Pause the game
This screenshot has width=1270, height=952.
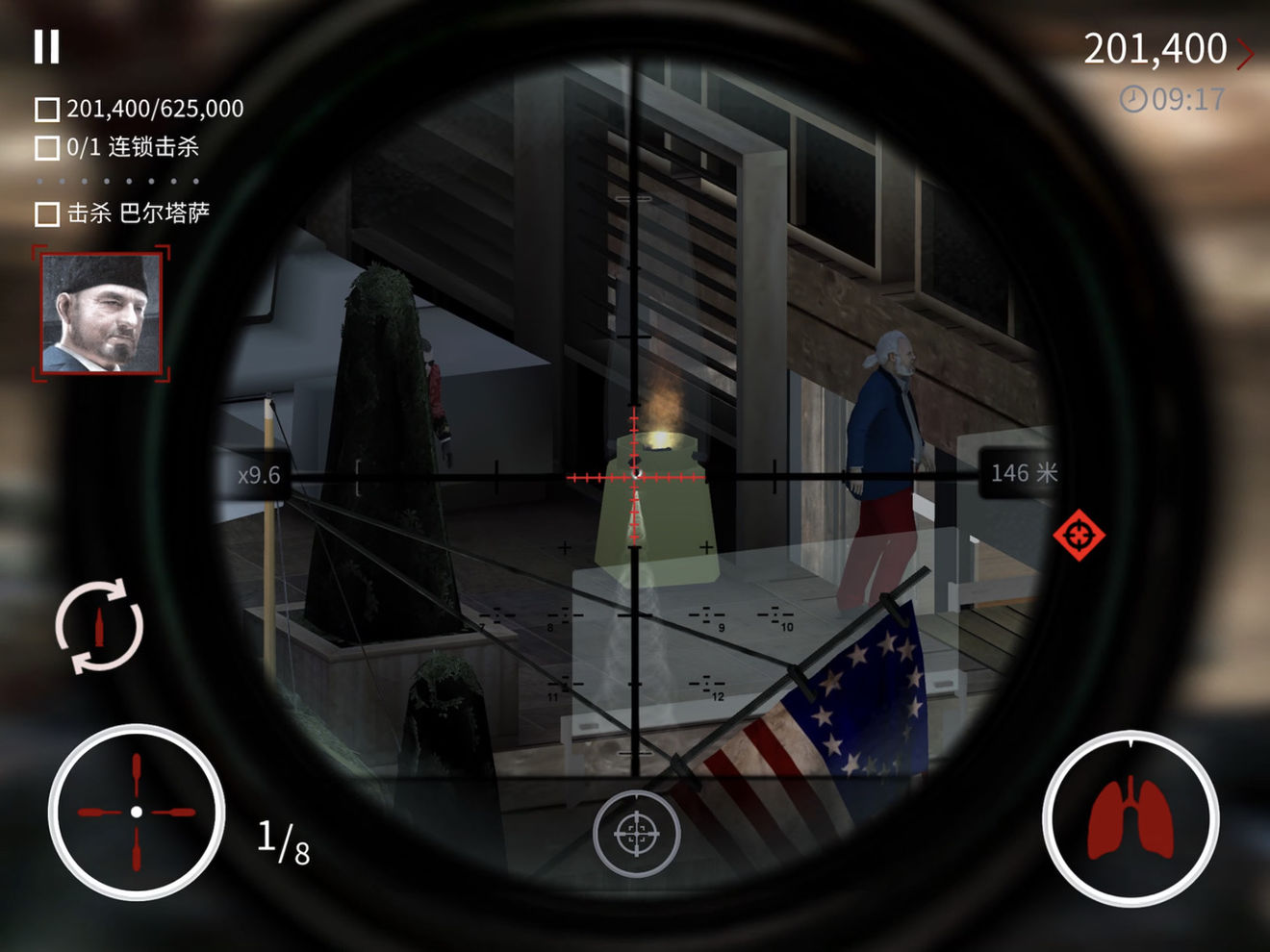[46, 46]
